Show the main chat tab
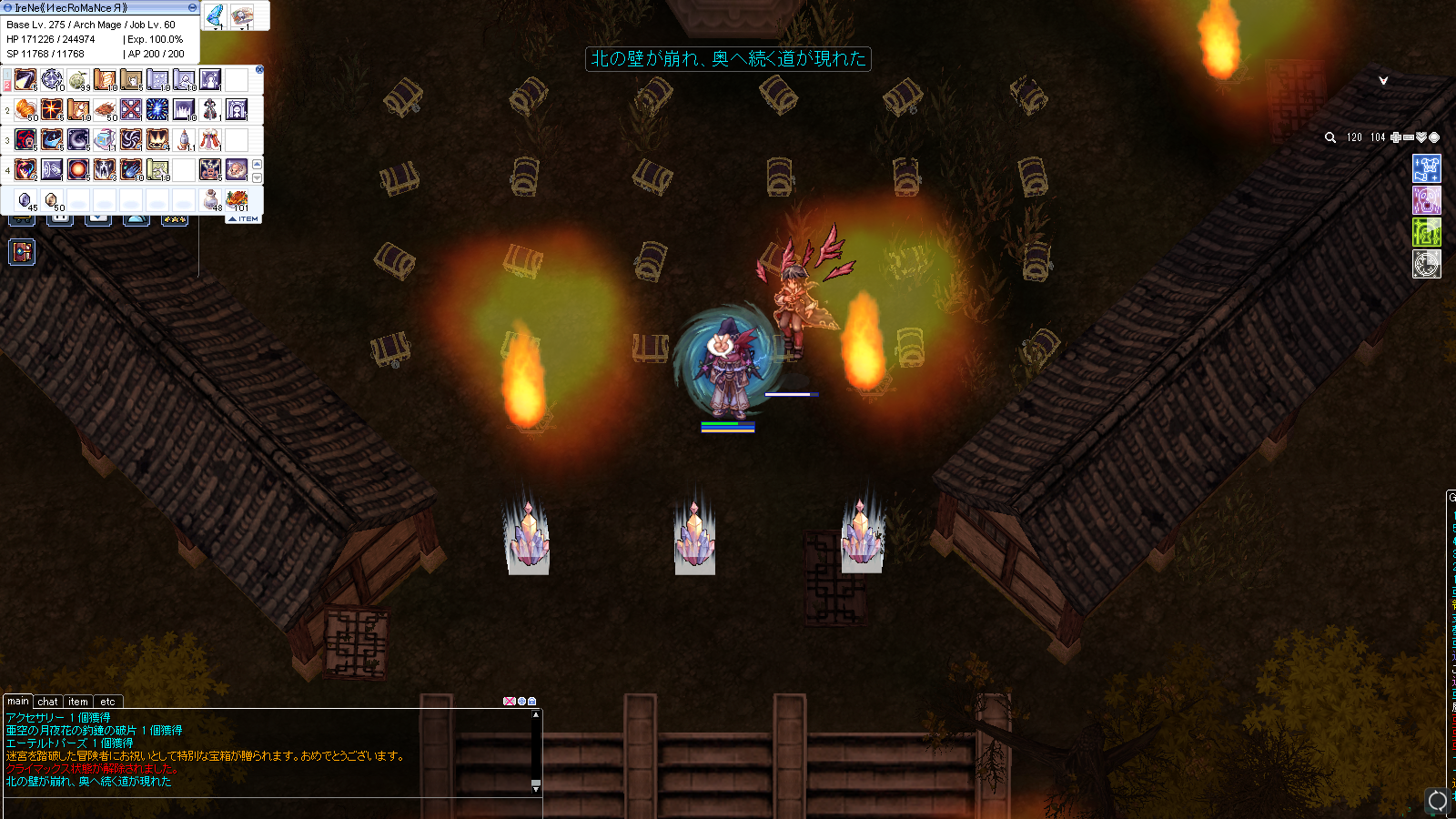 18,702
